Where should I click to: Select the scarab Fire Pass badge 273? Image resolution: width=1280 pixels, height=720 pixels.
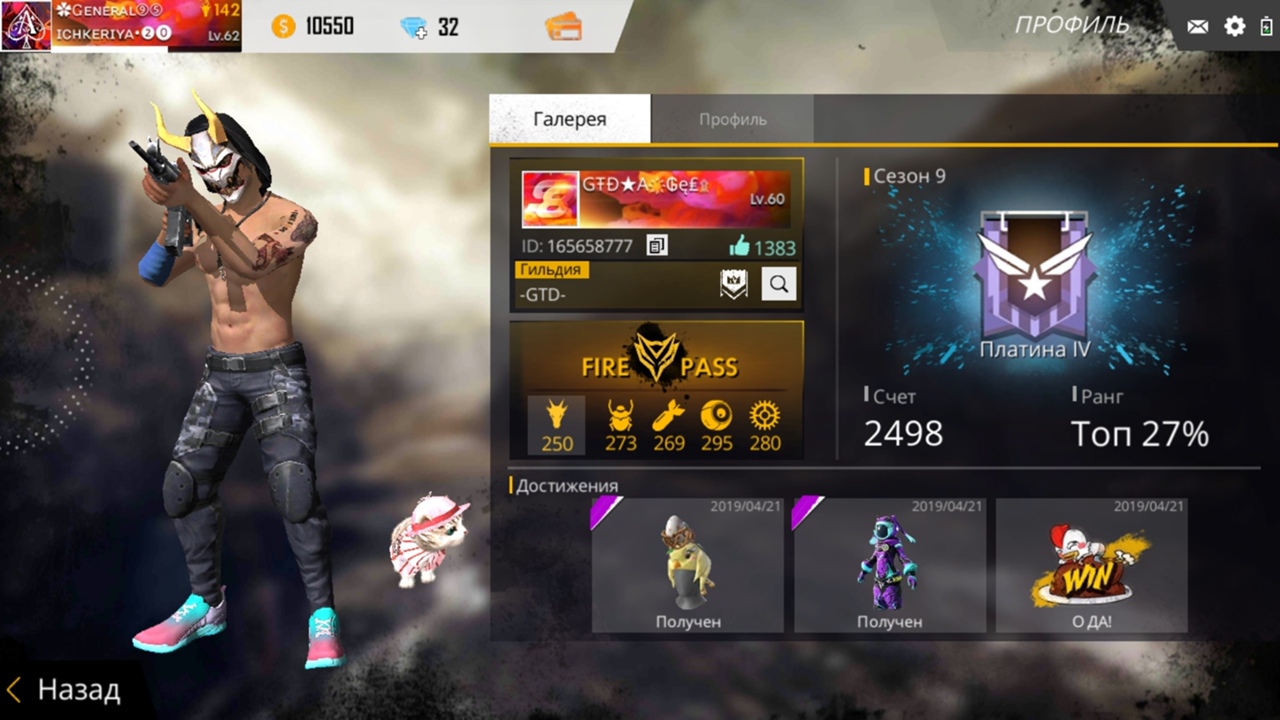[x=621, y=425]
